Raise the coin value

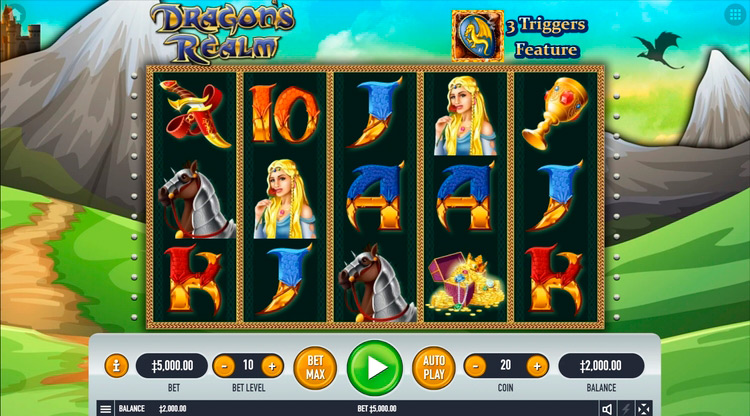(x=537, y=366)
